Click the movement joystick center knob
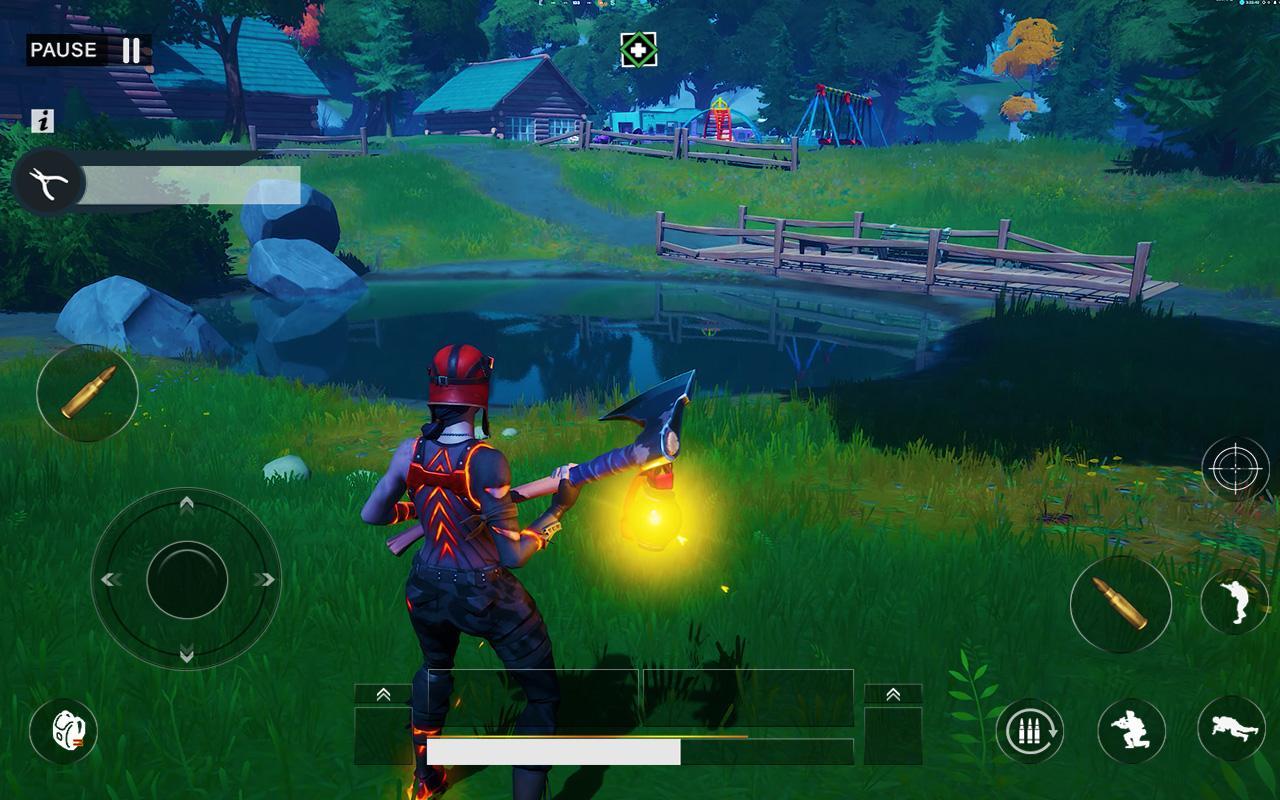The image size is (1280, 800). [x=187, y=580]
